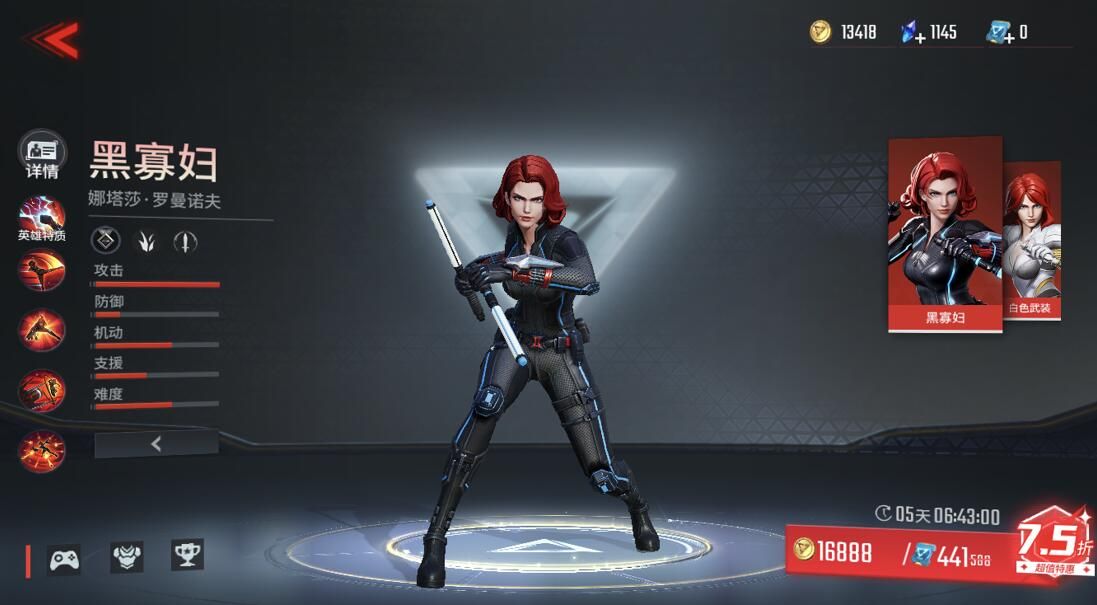Collapse the stats panel with the arrow
The height and width of the screenshot is (605, 1097).
(156, 445)
